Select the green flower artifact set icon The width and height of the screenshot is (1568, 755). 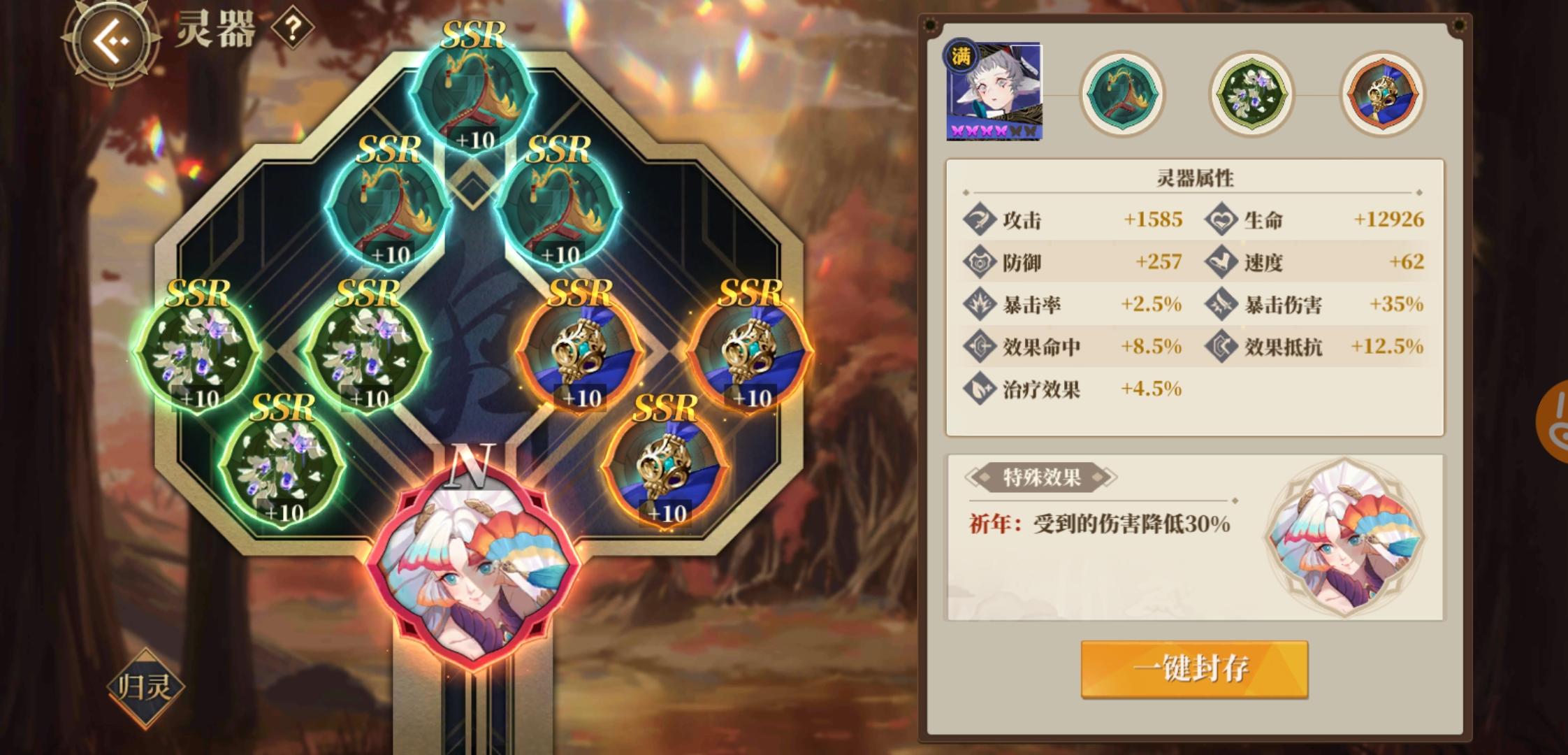(1251, 94)
